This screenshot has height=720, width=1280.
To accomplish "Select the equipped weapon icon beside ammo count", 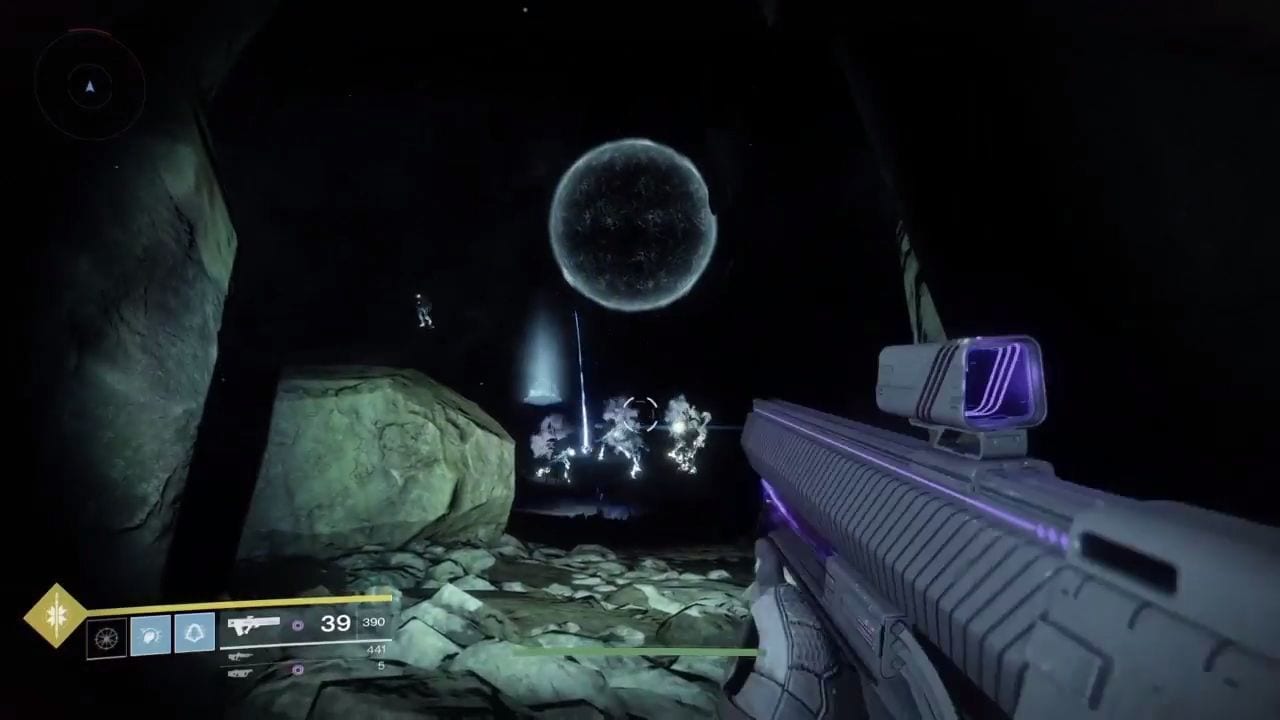I will 253,625.
